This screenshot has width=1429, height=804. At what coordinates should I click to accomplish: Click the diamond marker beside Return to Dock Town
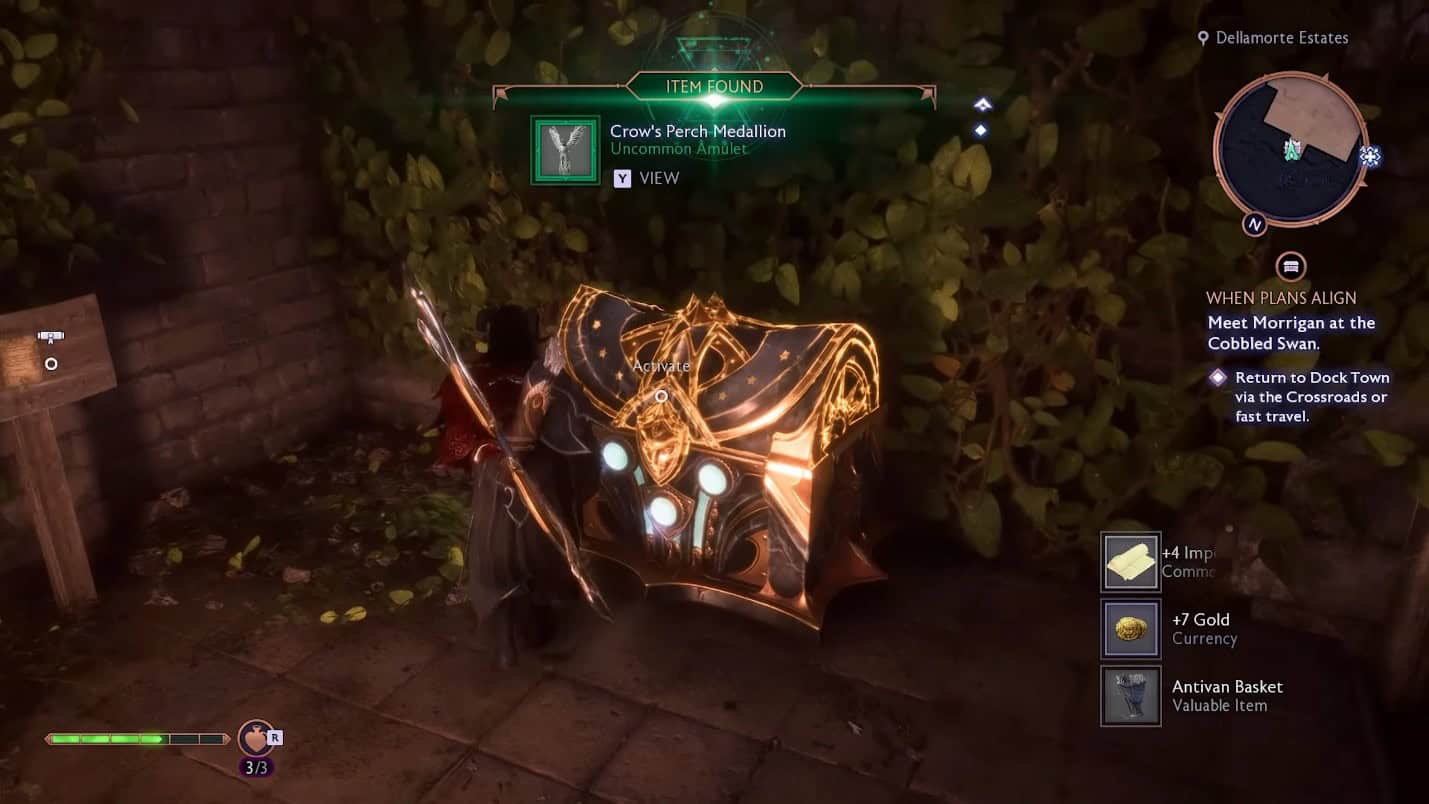pos(1218,377)
